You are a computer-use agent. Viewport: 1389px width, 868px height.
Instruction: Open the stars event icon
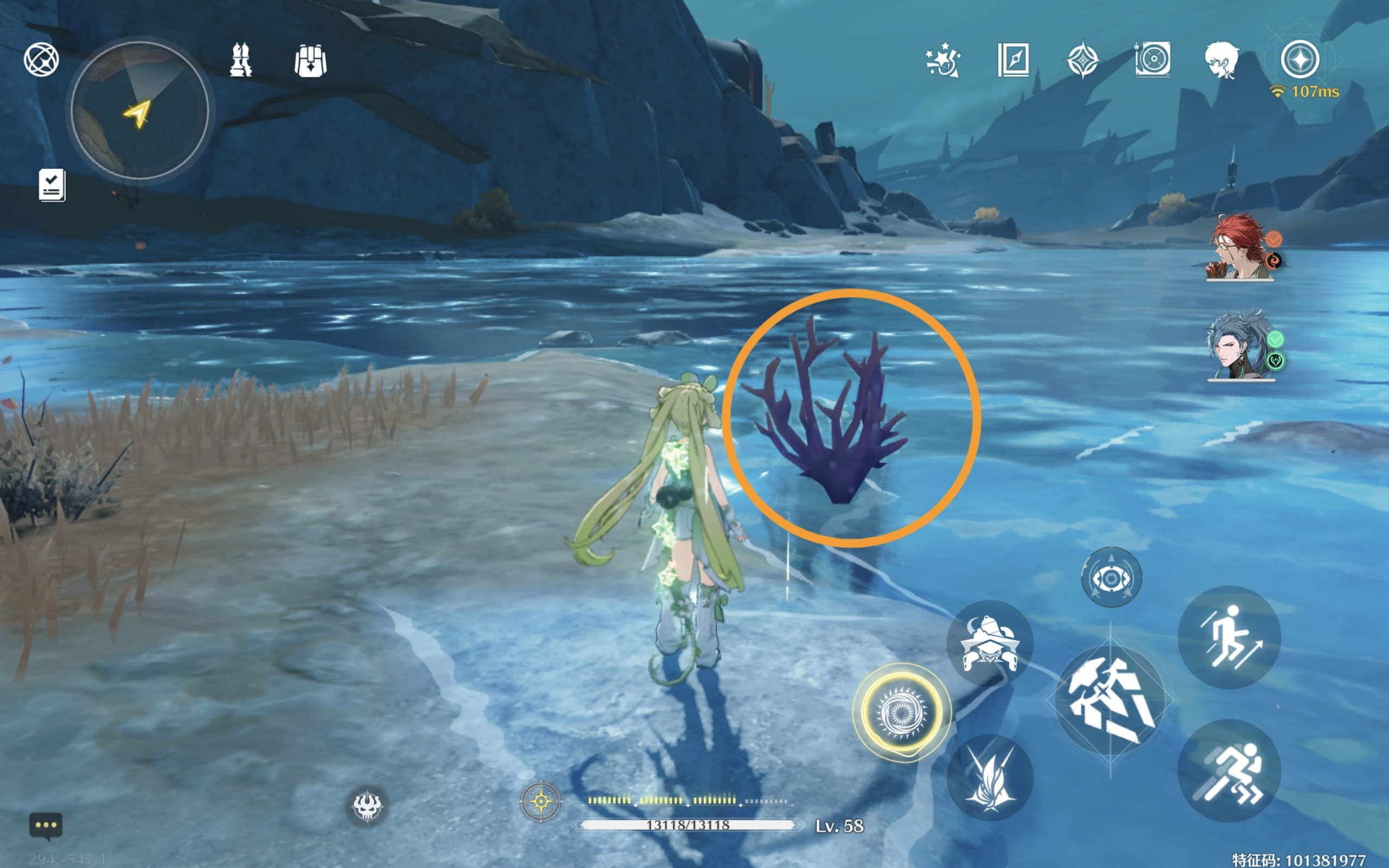(942, 60)
